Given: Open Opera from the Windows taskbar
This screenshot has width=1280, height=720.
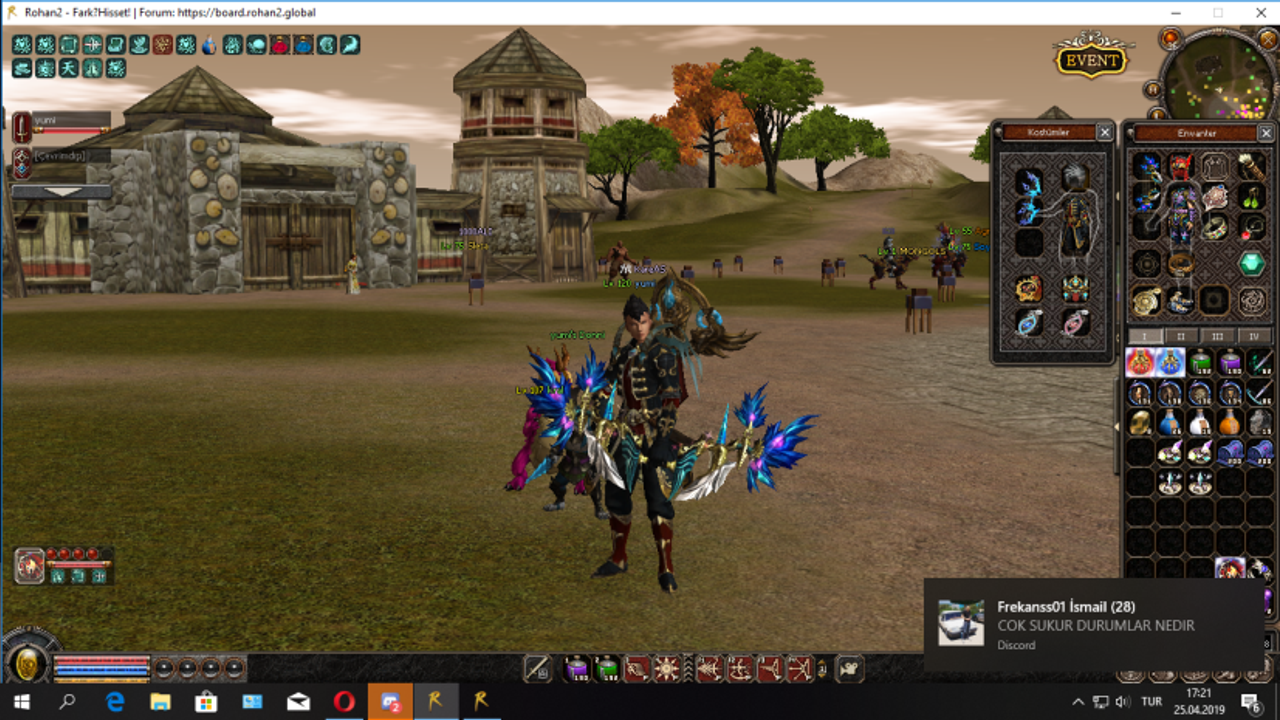Looking at the screenshot, I should click(343, 701).
